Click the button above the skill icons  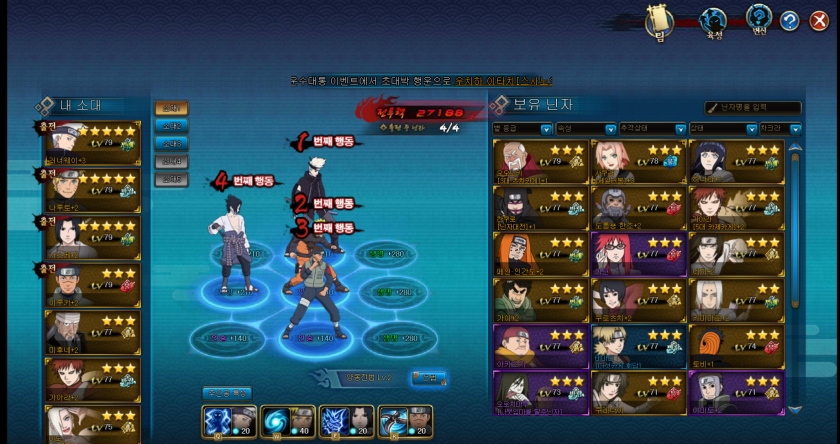point(226,393)
